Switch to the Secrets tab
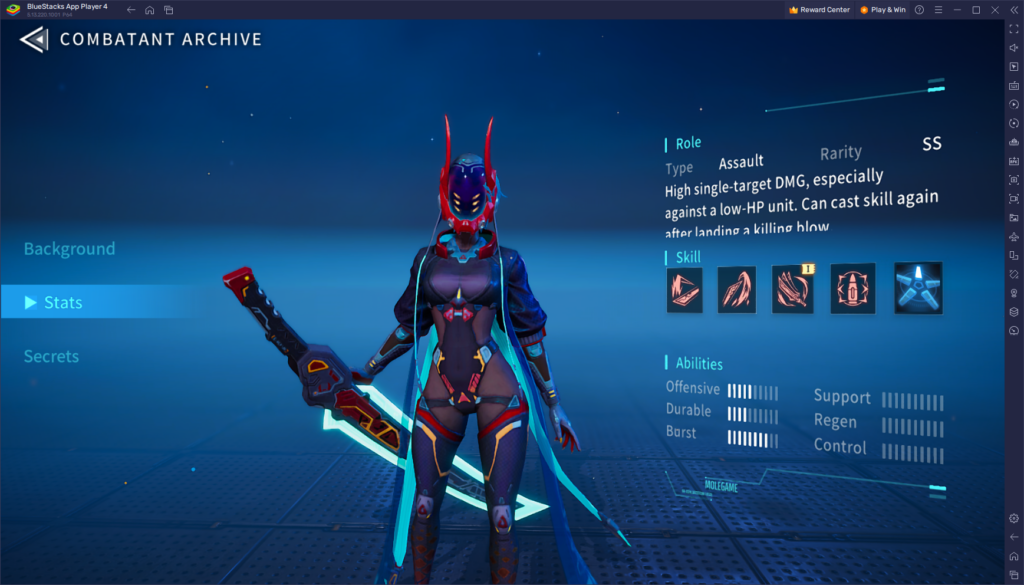This screenshot has width=1024, height=585. click(51, 356)
